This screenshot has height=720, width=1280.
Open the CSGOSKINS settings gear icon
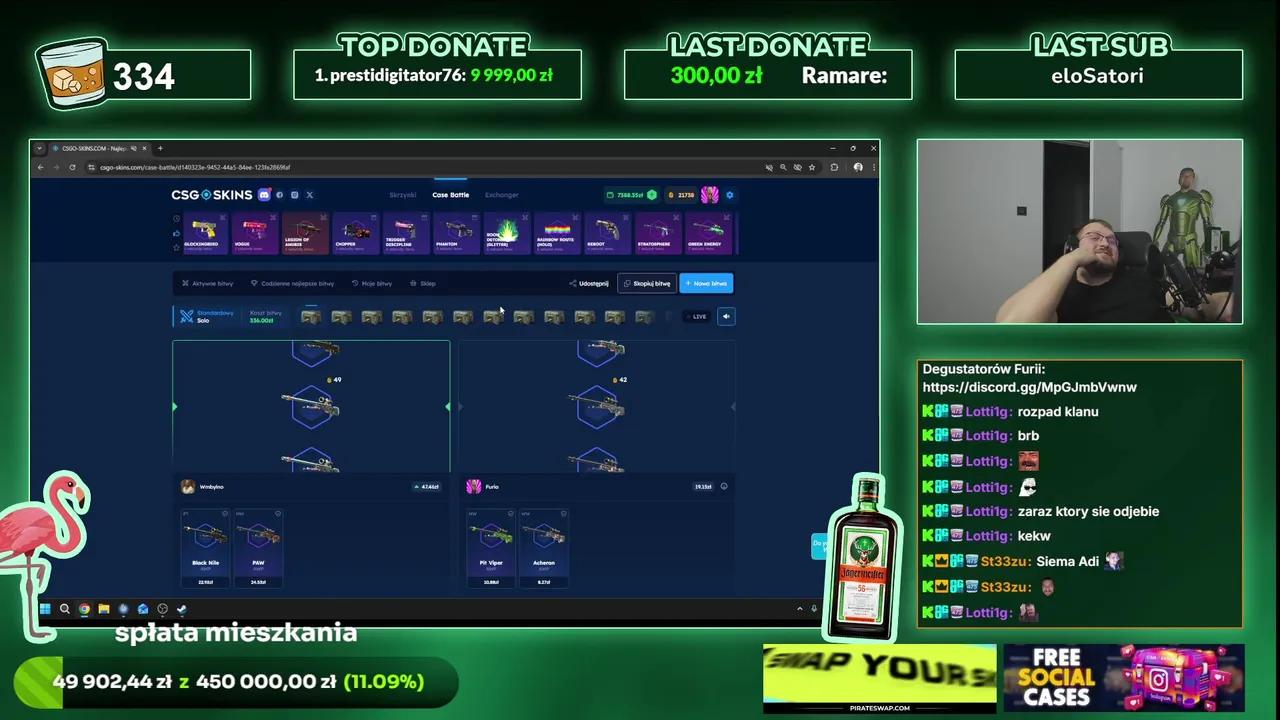coord(729,195)
